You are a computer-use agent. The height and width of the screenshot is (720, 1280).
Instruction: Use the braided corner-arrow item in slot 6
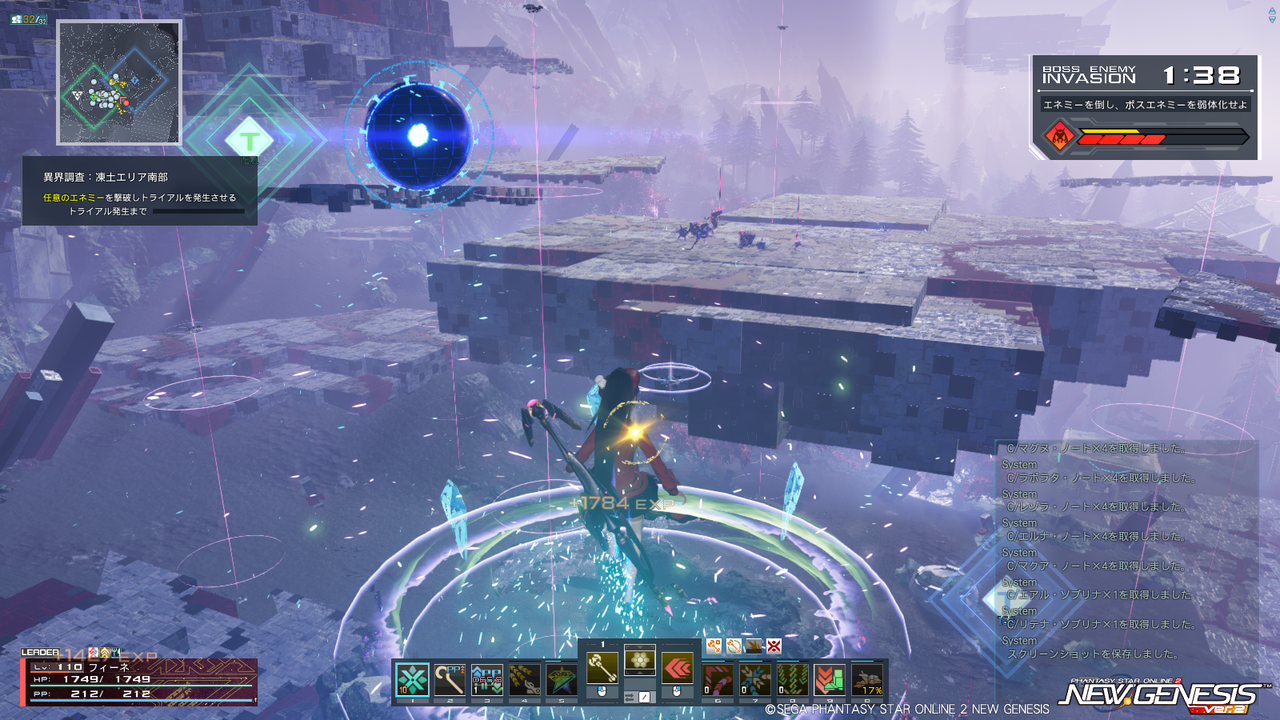719,679
